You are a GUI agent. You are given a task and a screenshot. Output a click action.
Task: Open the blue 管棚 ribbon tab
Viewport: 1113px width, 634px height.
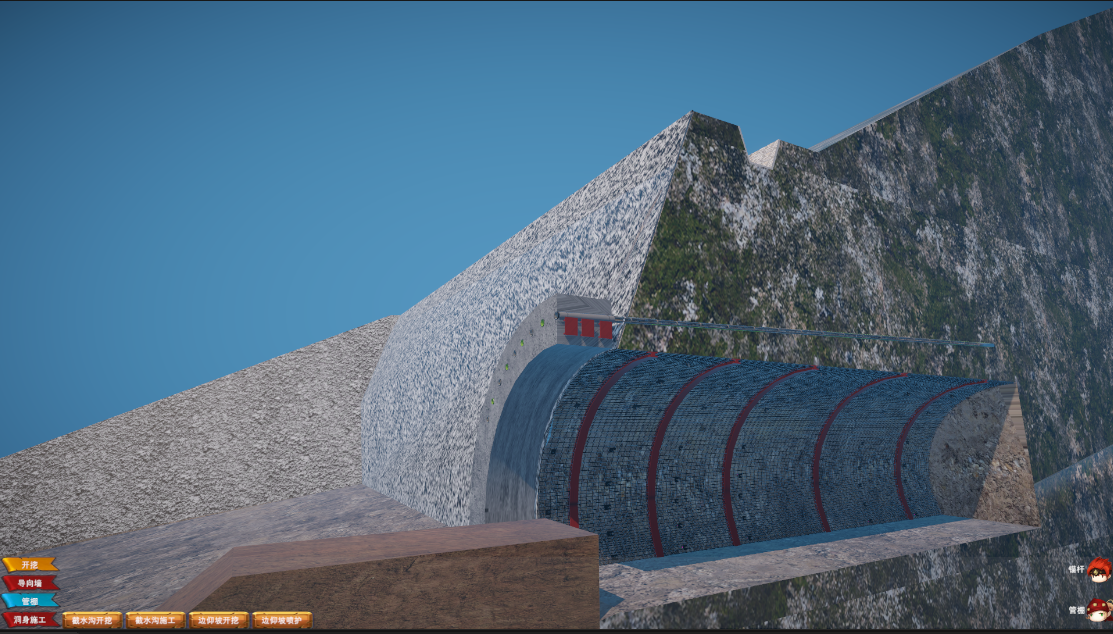tap(29, 601)
